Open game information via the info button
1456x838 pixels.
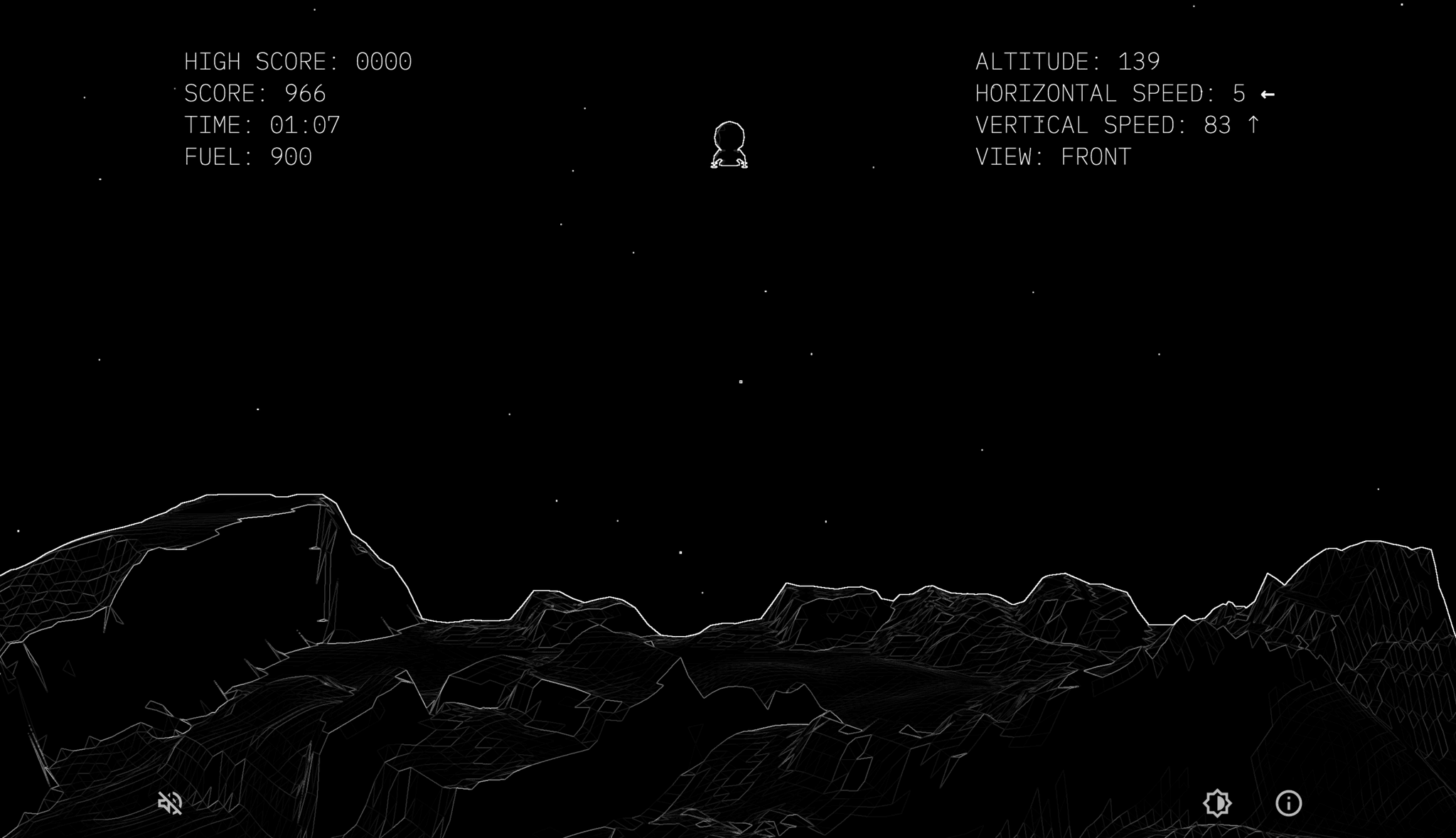click(1288, 803)
